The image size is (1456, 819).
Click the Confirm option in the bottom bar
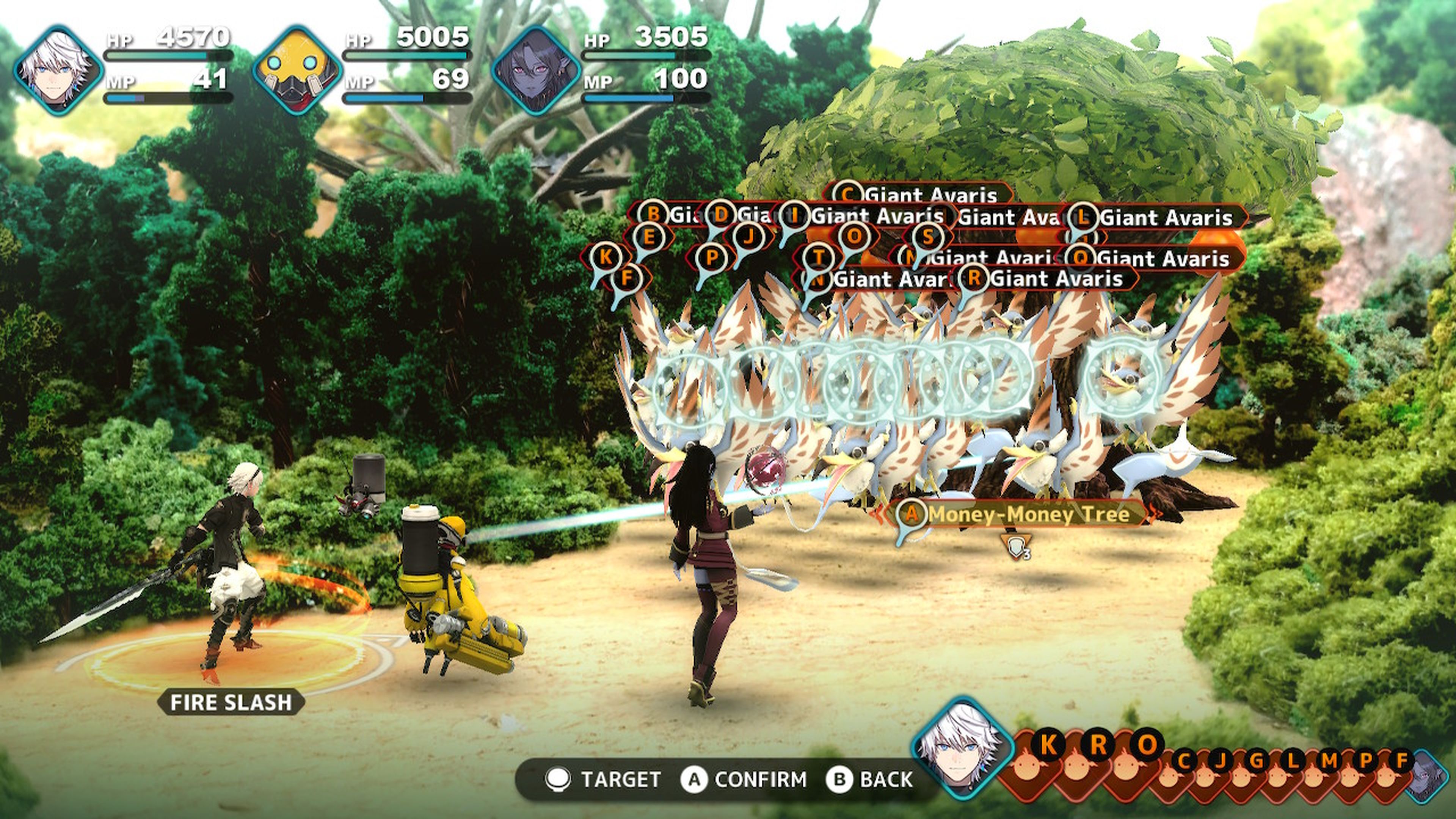pos(745,780)
